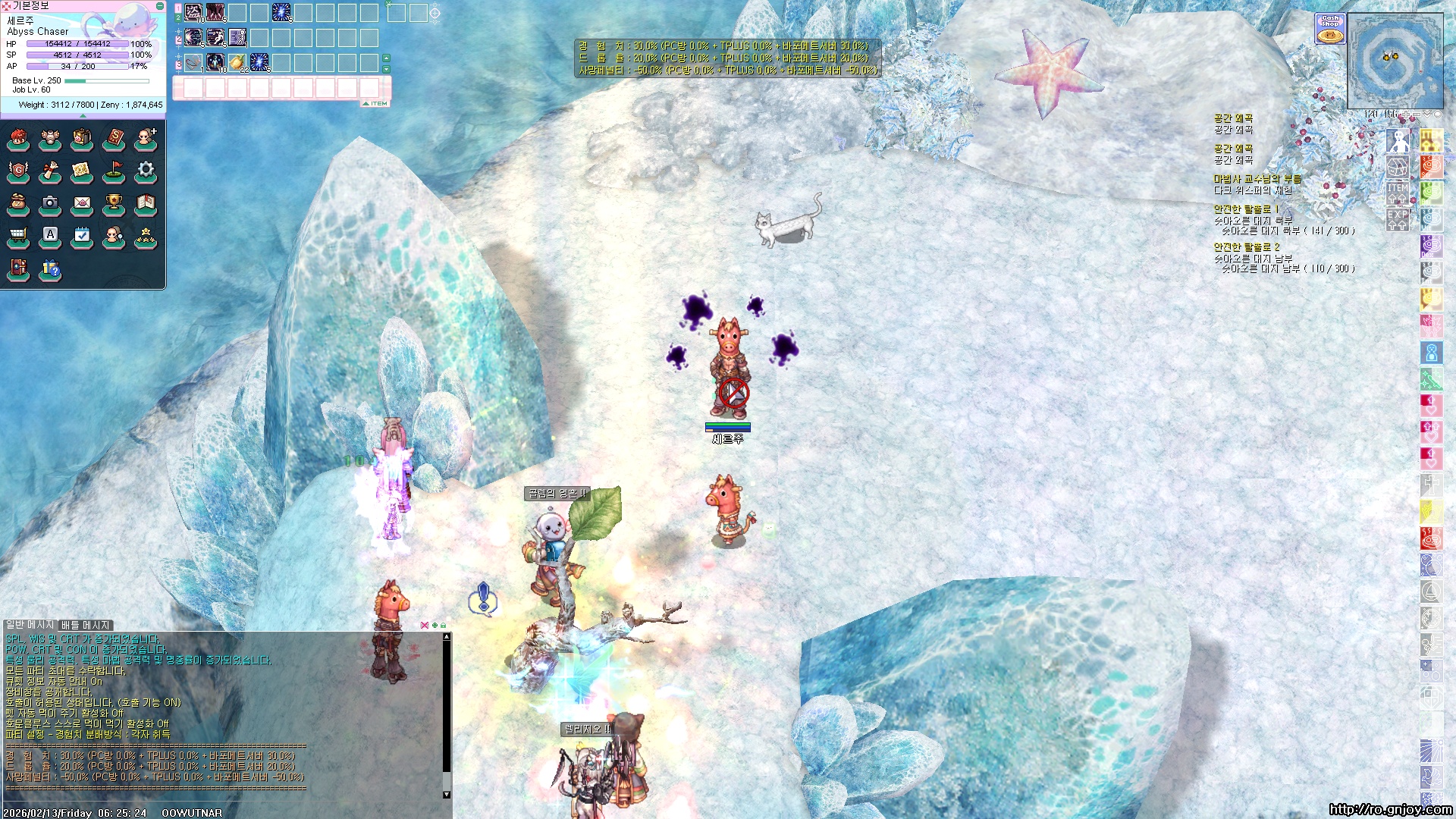This screenshot has height=819, width=1456.
Task: Open the camera screenshot menu icon
Action: [50, 203]
